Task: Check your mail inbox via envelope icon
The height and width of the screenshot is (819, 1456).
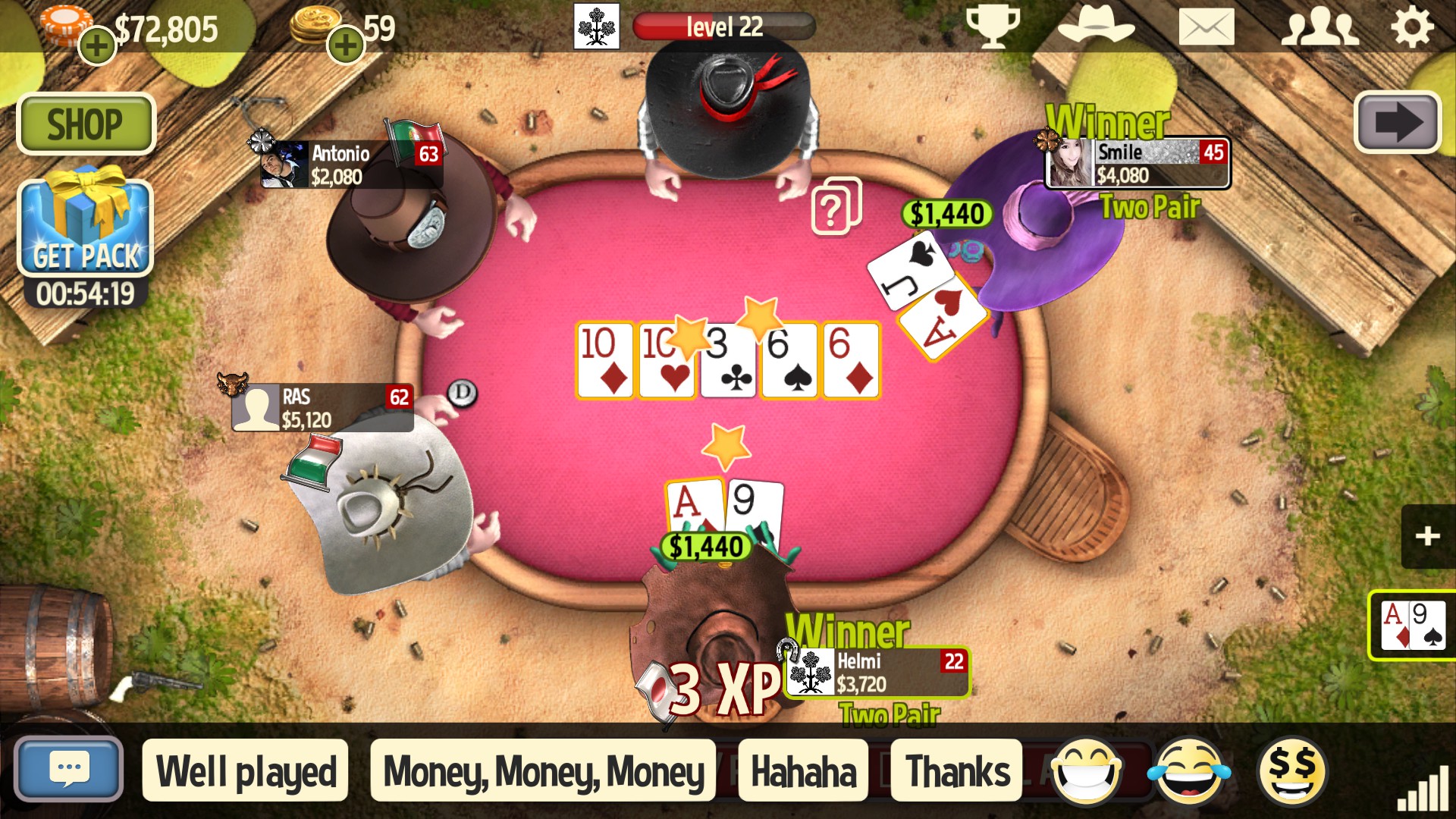Action: pyautogui.click(x=1206, y=25)
